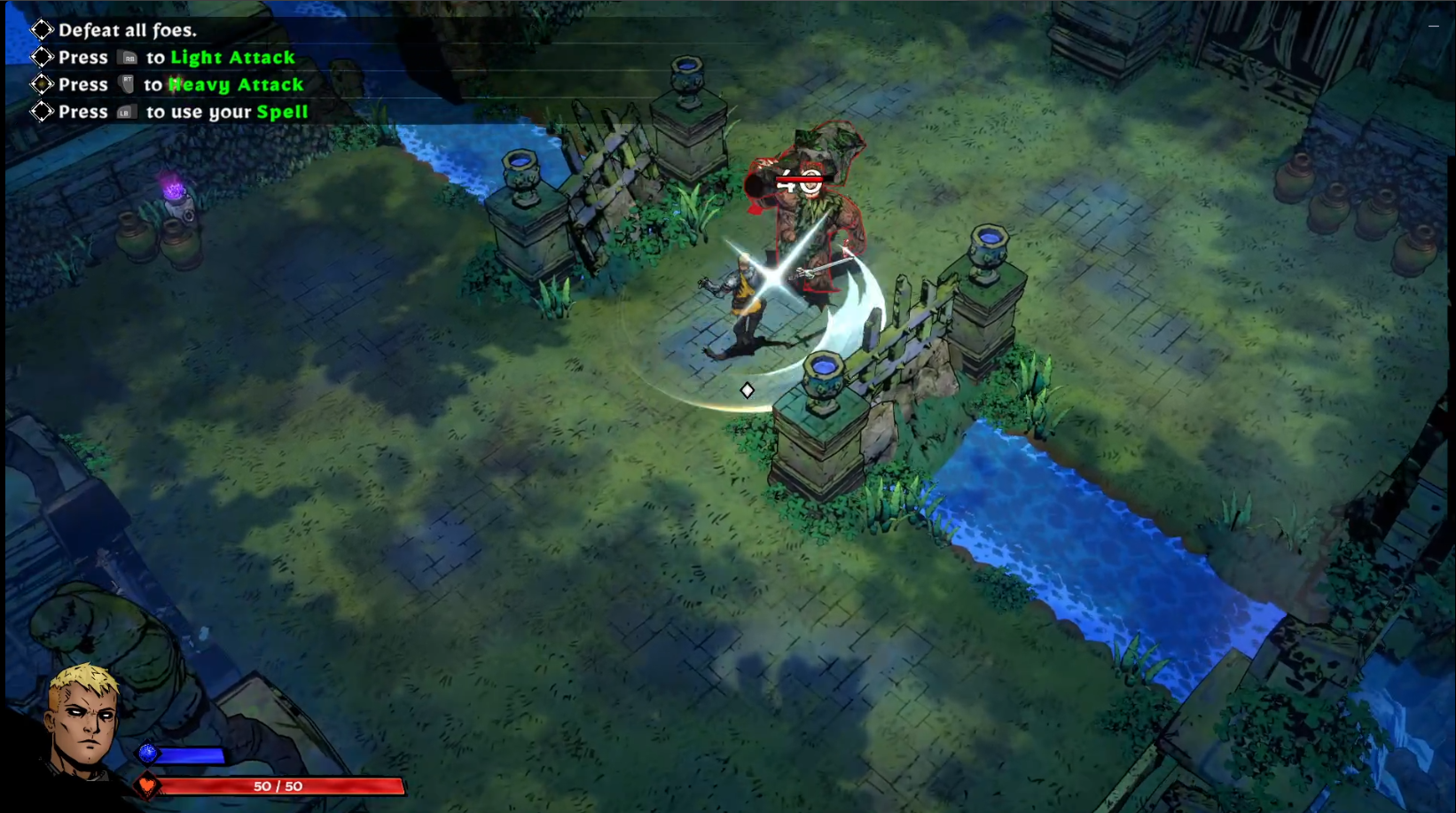Select the "Defeat all foes" objective entry

tap(127, 30)
